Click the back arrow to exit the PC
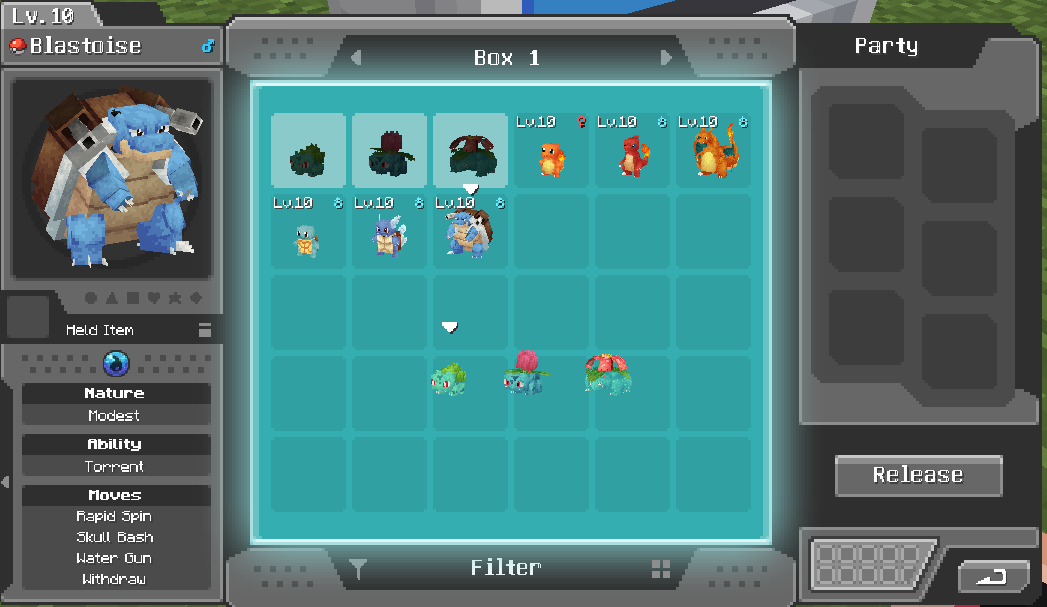The width and height of the screenshot is (1047, 607). coord(993,577)
